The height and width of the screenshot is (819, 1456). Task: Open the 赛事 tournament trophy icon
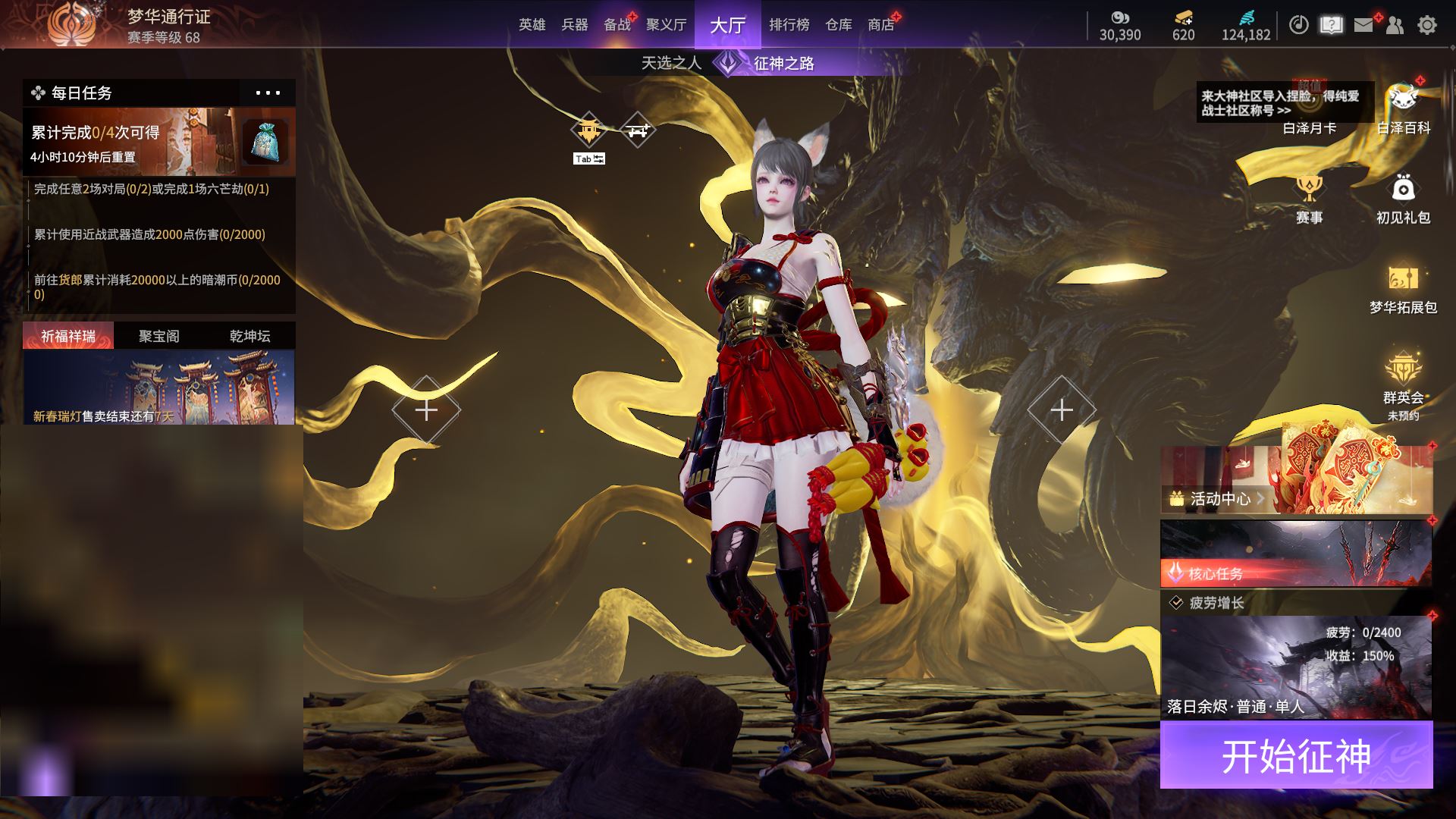(x=1309, y=199)
